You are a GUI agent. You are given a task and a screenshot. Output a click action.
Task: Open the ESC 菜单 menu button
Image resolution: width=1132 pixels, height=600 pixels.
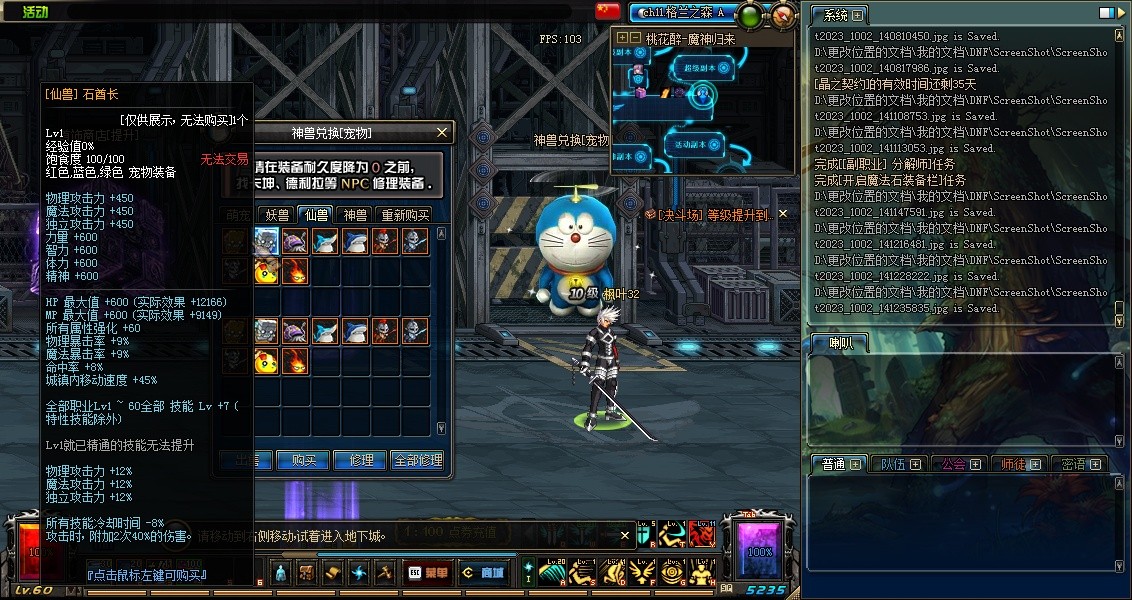click(x=428, y=573)
